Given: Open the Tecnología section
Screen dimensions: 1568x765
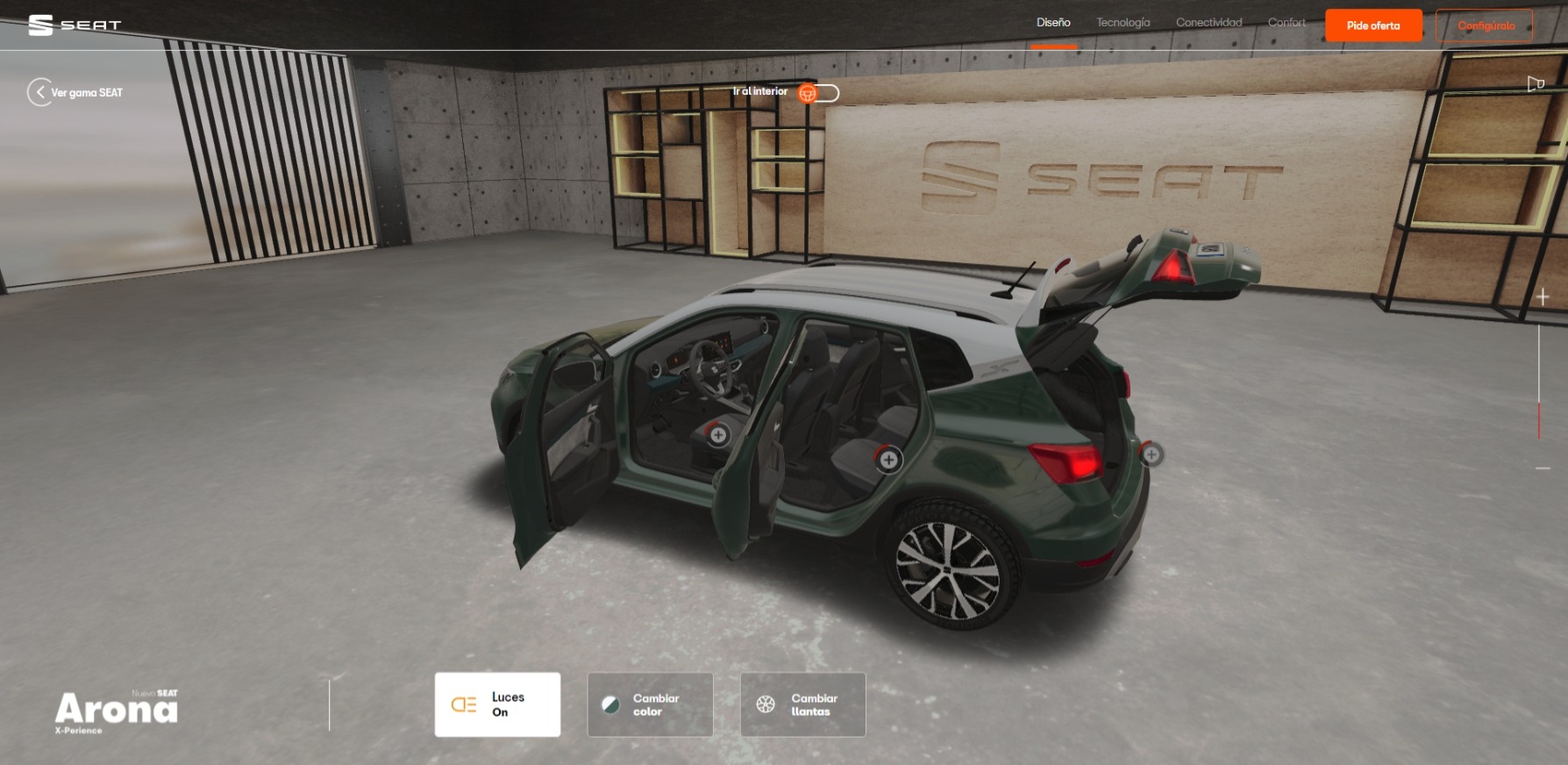Looking at the screenshot, I should (1123, 23).
